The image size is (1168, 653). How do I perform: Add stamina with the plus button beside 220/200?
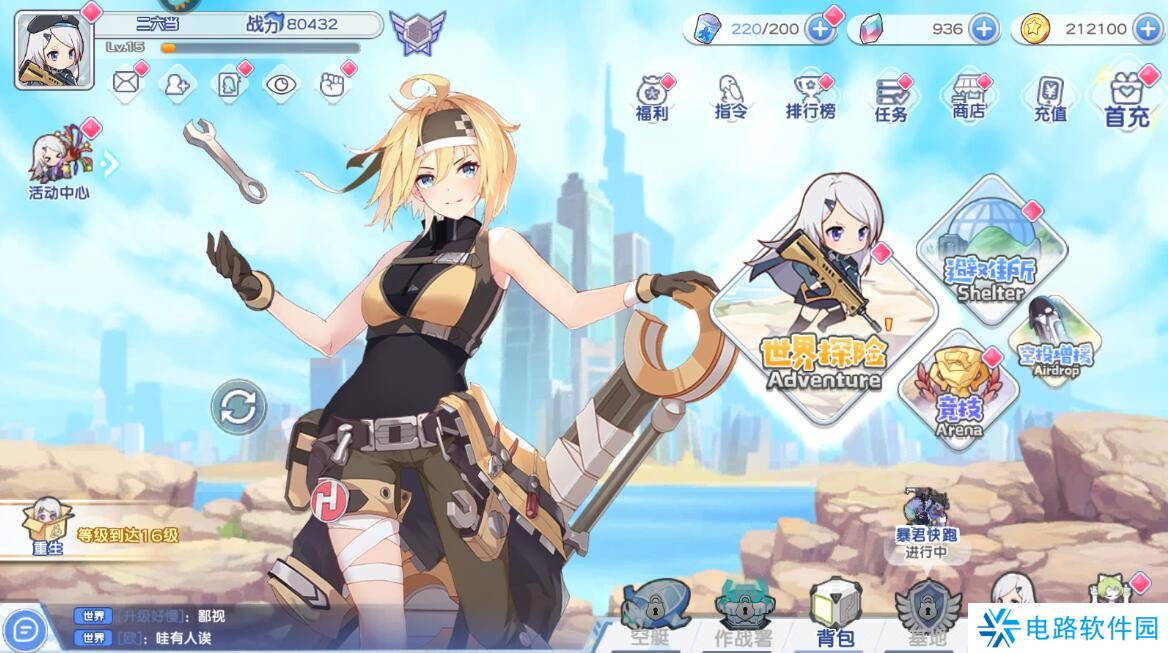point(820,29)
